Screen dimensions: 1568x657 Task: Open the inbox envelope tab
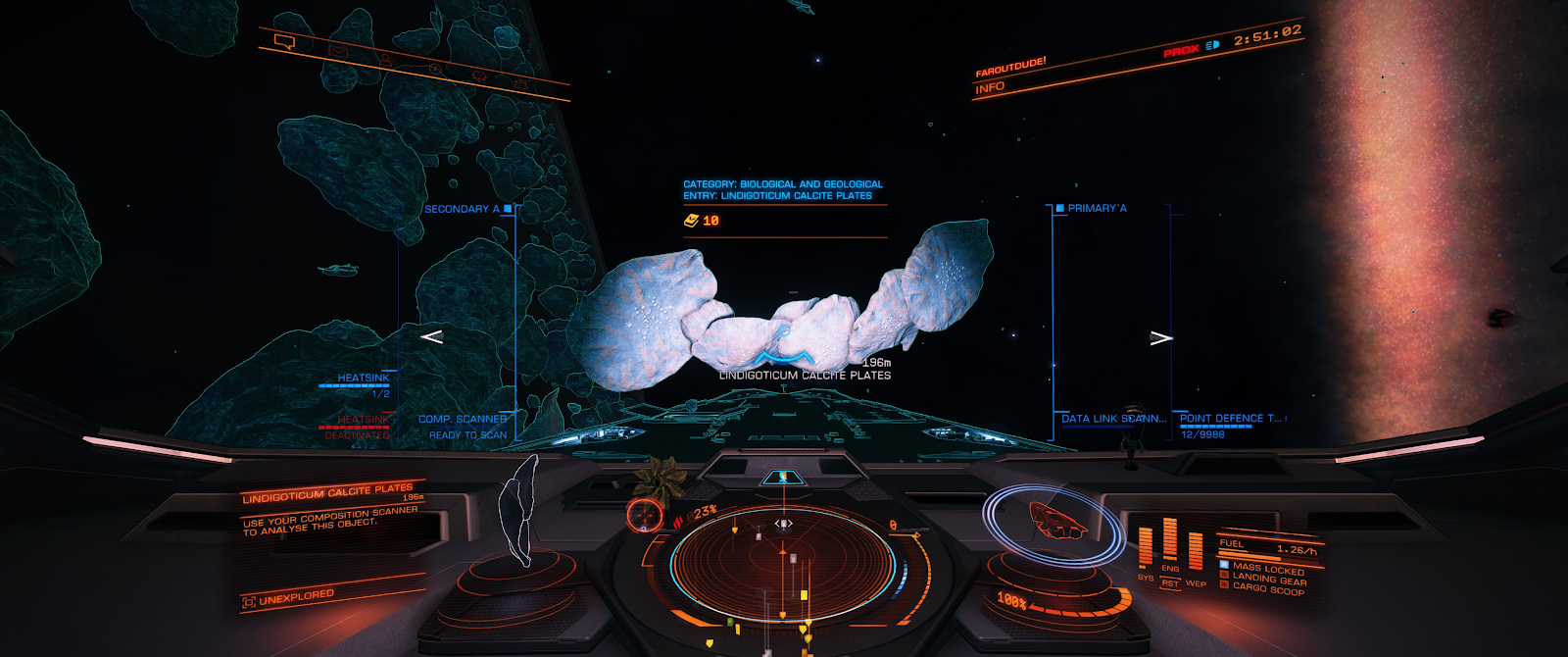tap(338, 50)
